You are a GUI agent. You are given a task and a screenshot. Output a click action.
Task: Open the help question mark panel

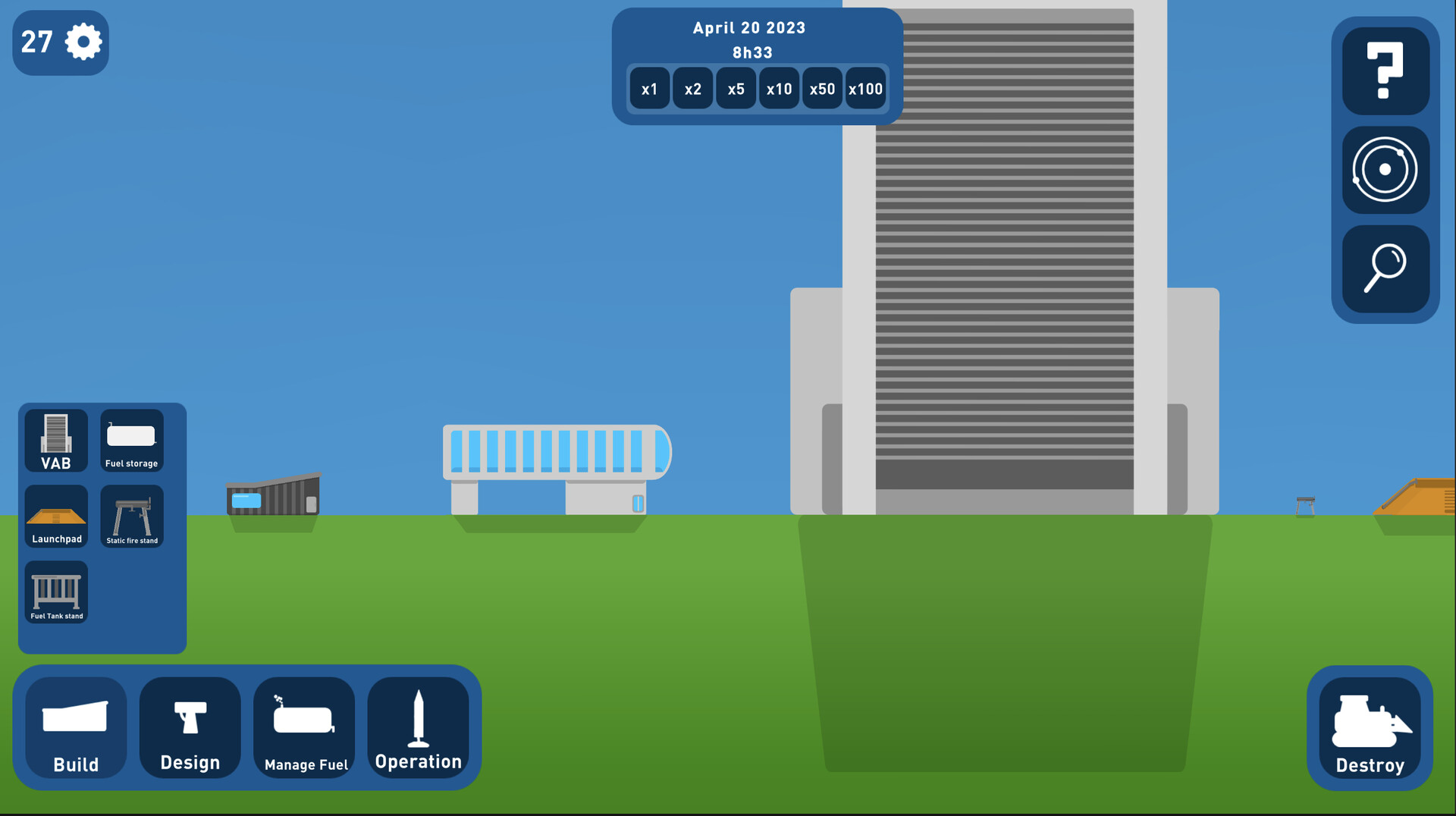pyautogui.click(x=1385, y=71)
